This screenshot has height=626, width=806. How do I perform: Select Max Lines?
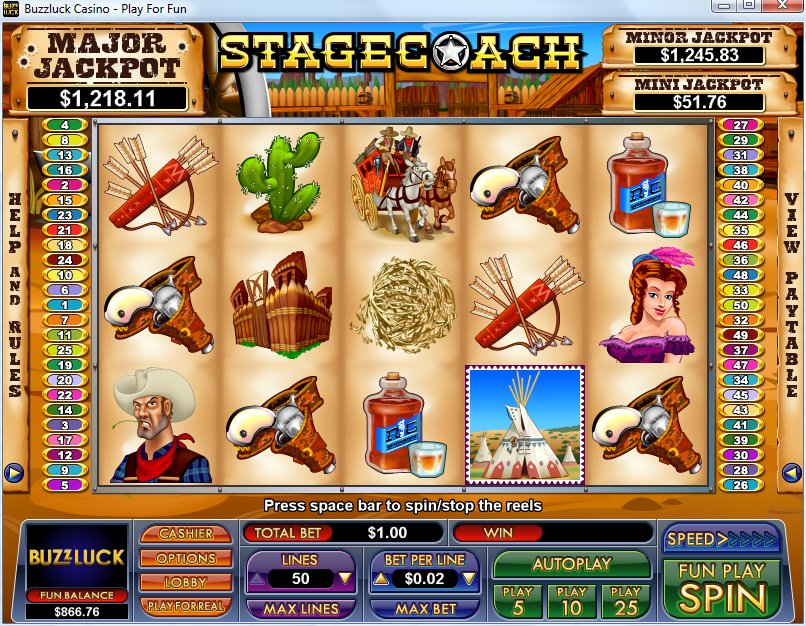[x=299, y=607]
